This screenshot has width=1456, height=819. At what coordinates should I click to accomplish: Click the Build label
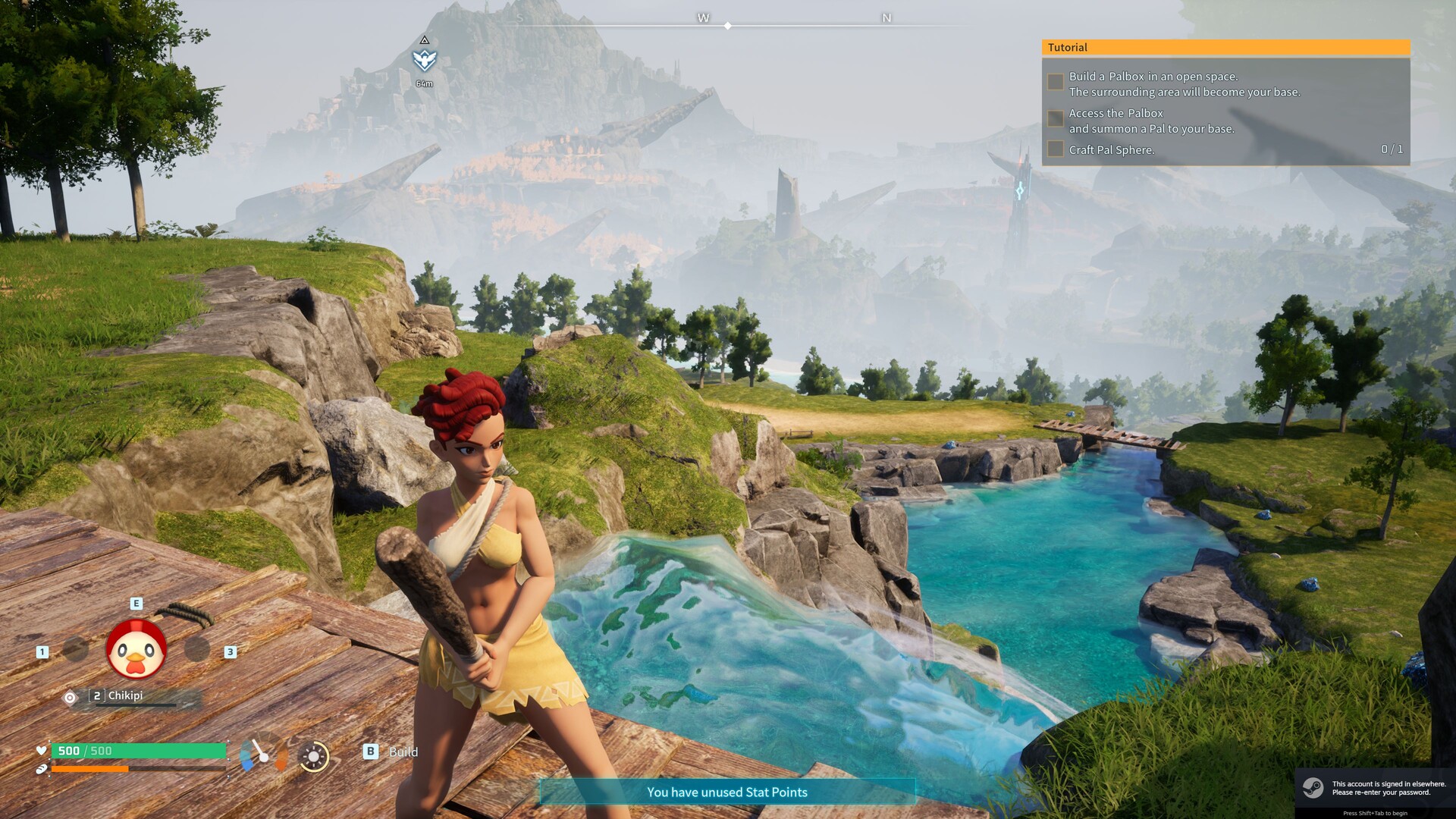403,752
